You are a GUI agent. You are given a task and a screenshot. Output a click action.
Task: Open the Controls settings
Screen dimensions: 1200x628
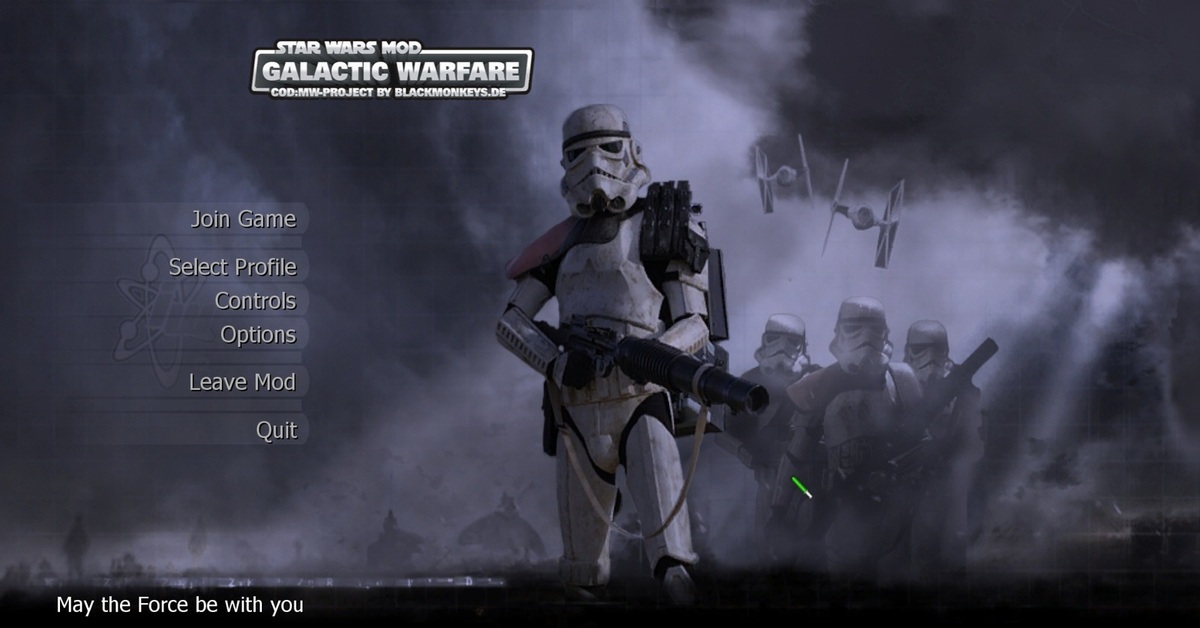pyautogui.click(x=255, y=301)
